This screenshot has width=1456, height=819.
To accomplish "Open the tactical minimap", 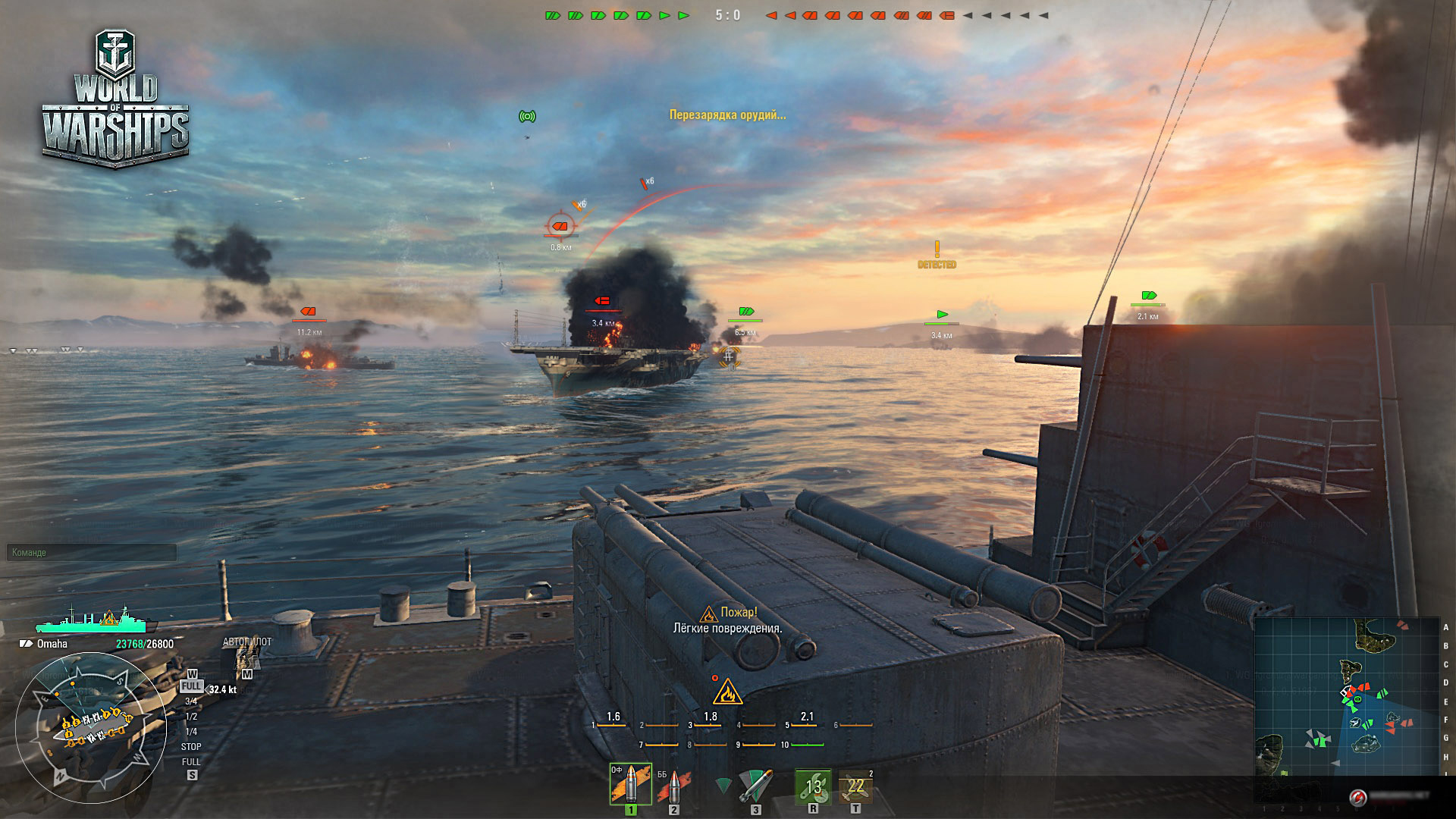I will 1345,696.
